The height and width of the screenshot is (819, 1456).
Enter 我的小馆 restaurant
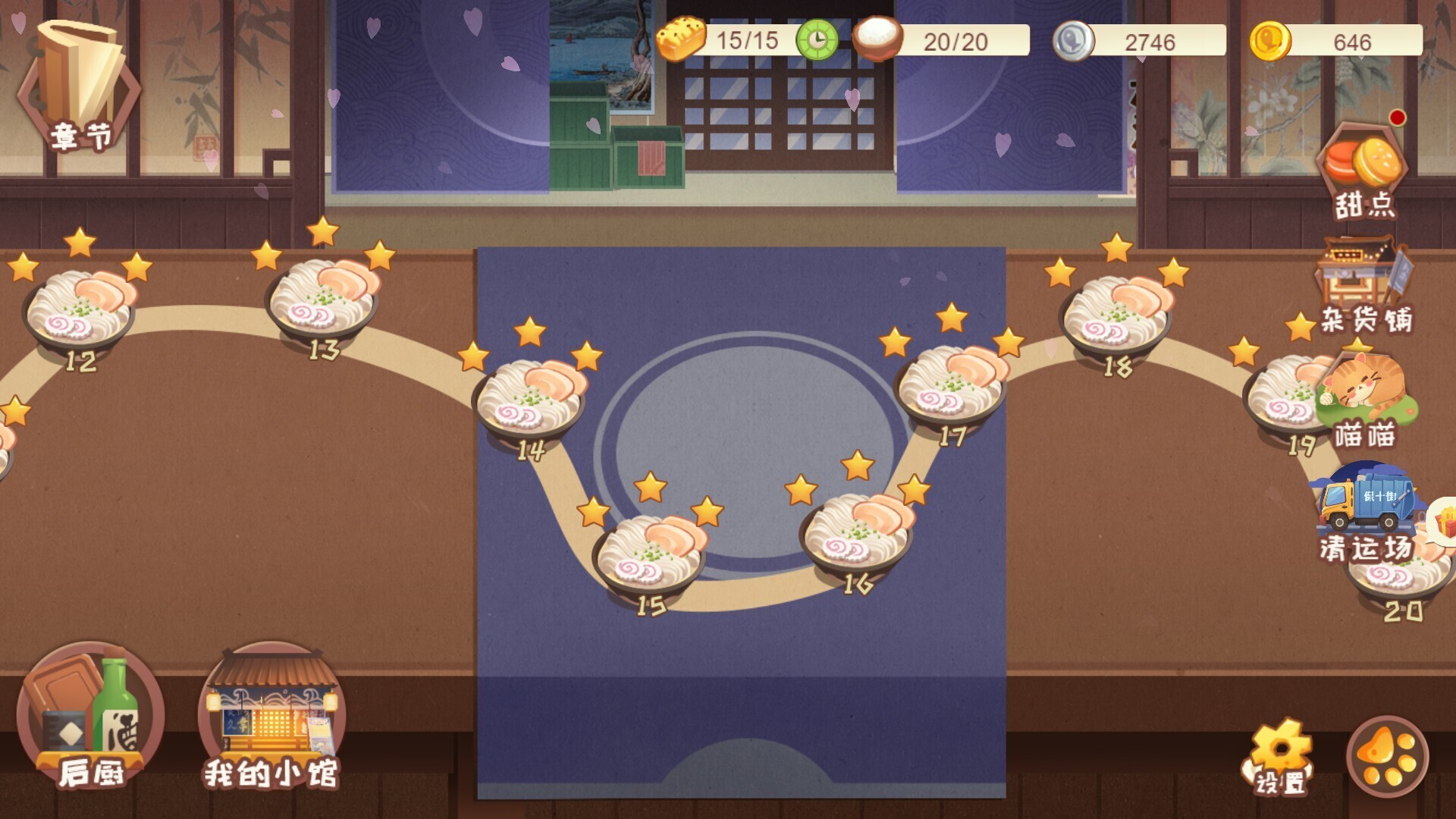coord(271,717)
